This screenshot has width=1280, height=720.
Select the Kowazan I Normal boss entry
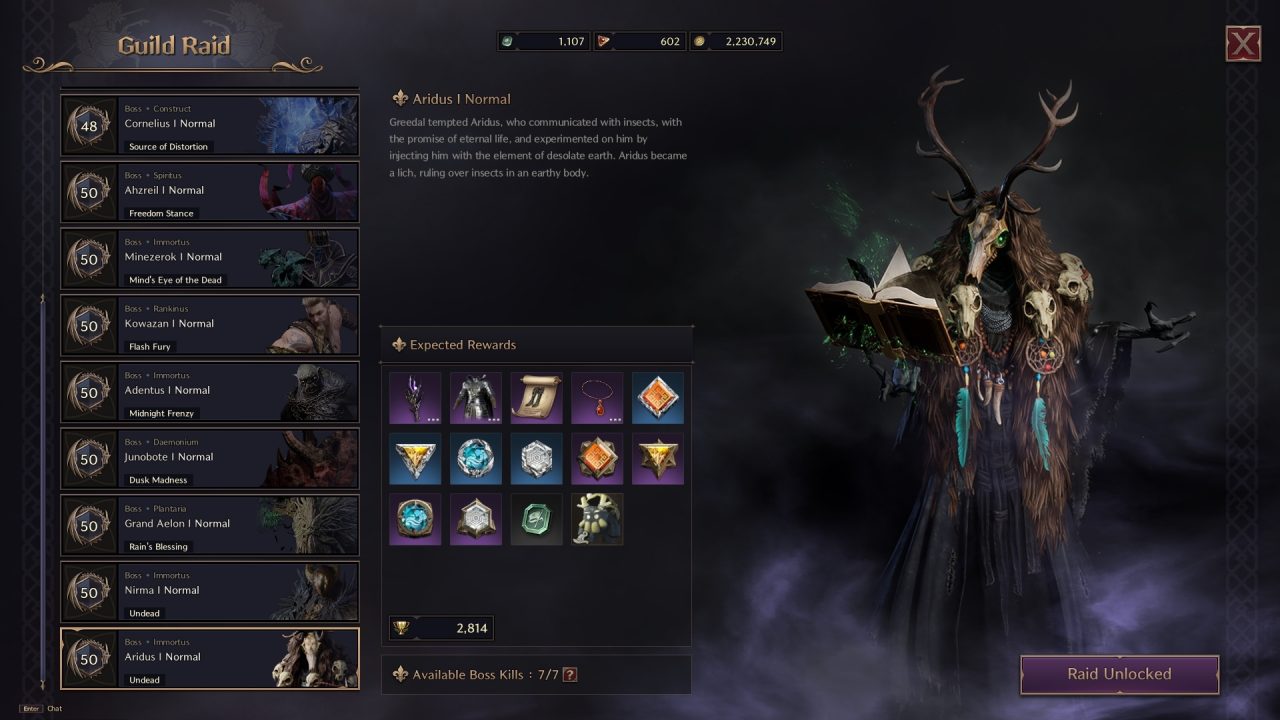[x=210, y=325]
